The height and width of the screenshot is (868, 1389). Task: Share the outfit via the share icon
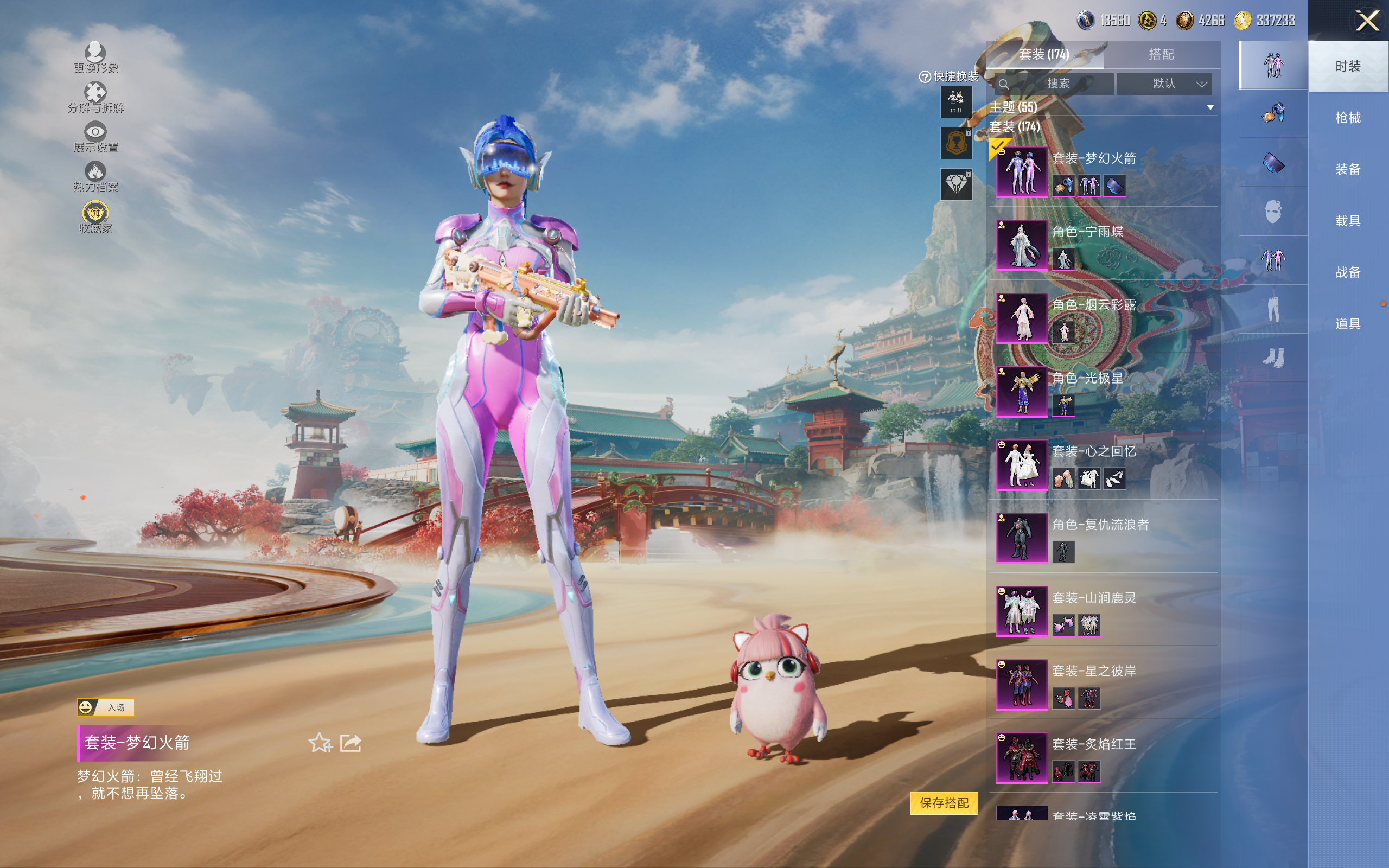[351, 743]
